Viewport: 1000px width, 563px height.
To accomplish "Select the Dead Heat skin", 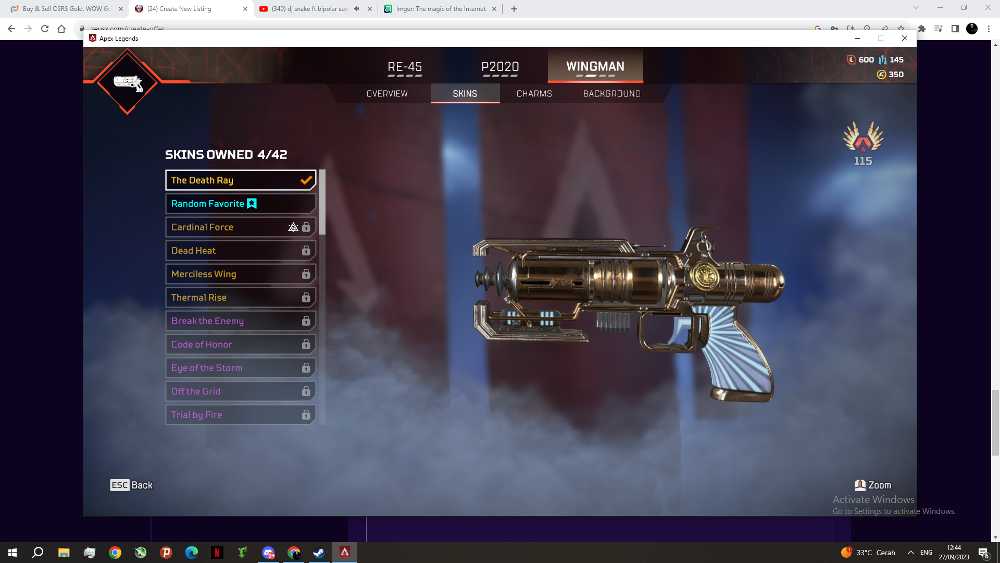I will pos(240,251).
